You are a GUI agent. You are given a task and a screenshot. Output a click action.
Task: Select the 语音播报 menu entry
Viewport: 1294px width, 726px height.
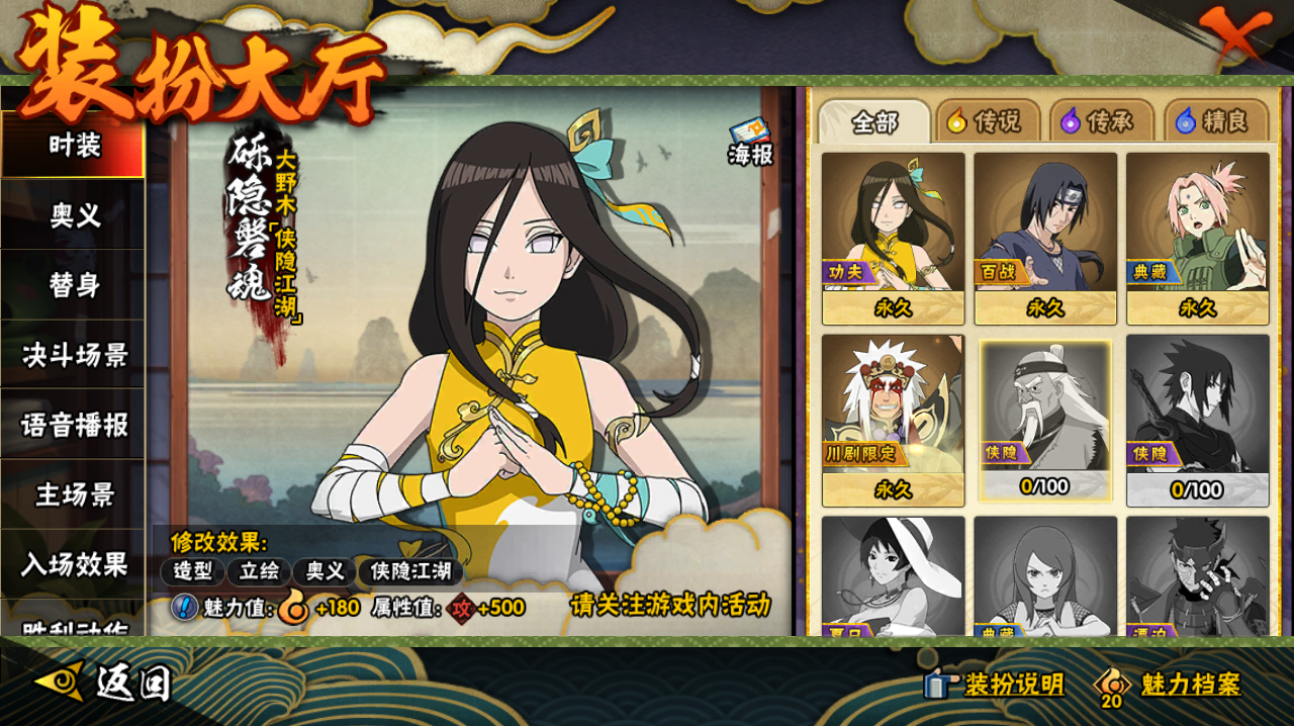(x=74, y=425)
